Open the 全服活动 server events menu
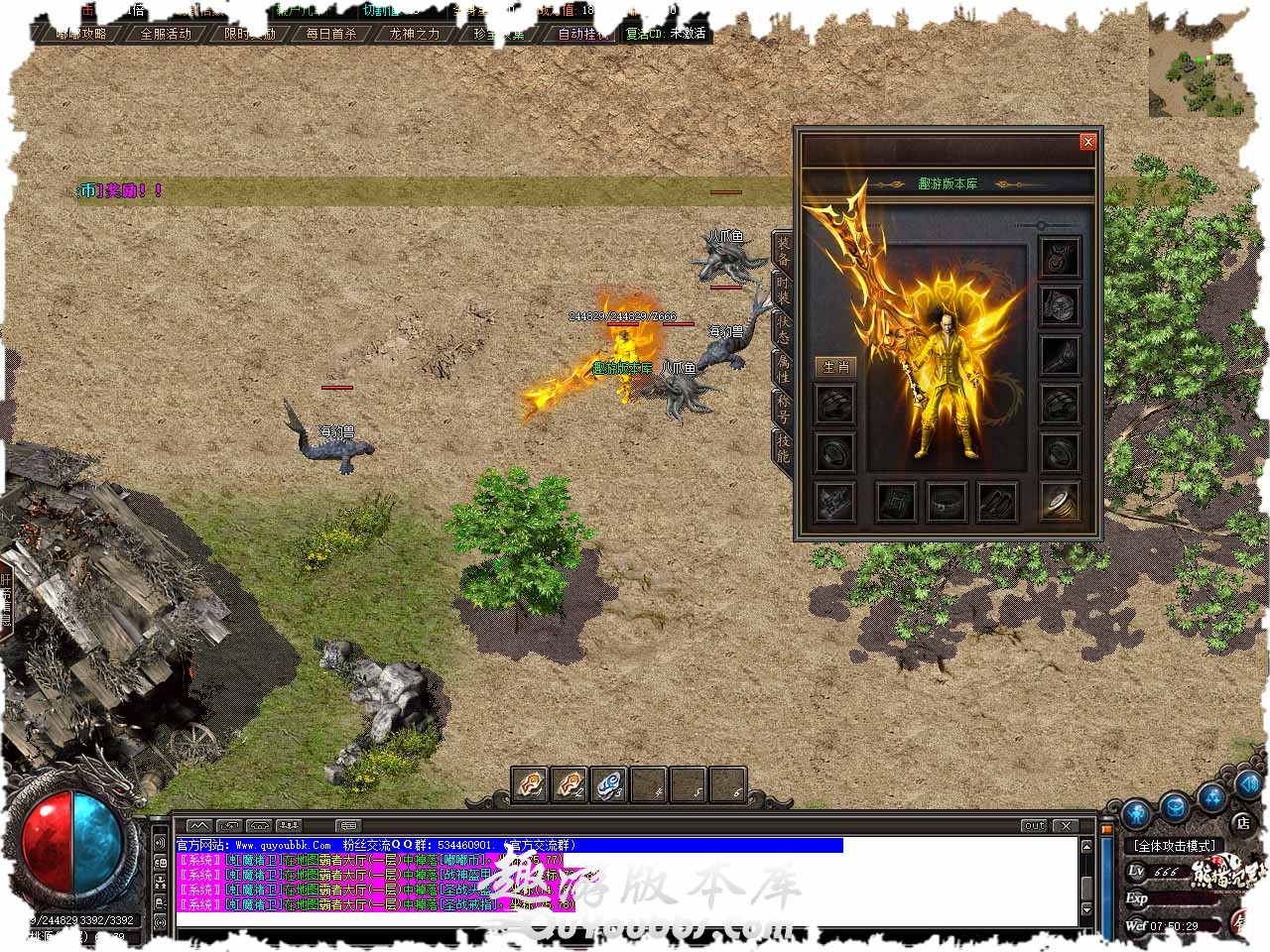This screenshot has height=952, width=1270. pos(166,33)
